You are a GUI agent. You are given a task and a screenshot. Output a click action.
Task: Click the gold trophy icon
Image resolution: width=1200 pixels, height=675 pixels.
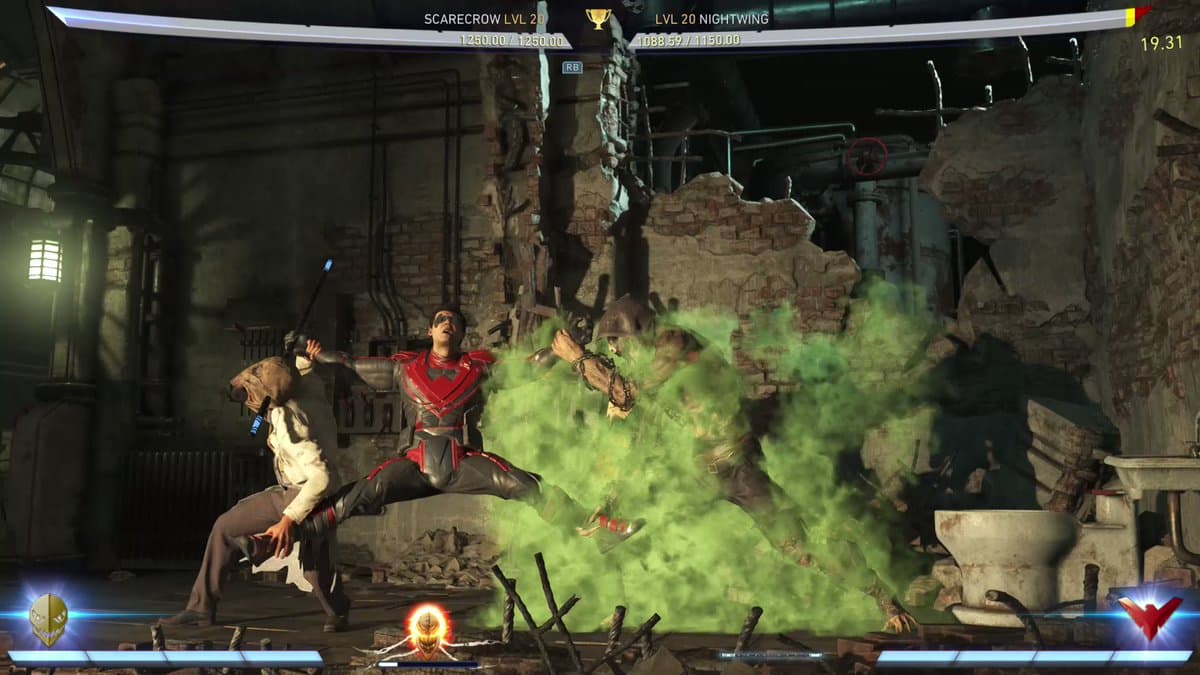point(599,18)
